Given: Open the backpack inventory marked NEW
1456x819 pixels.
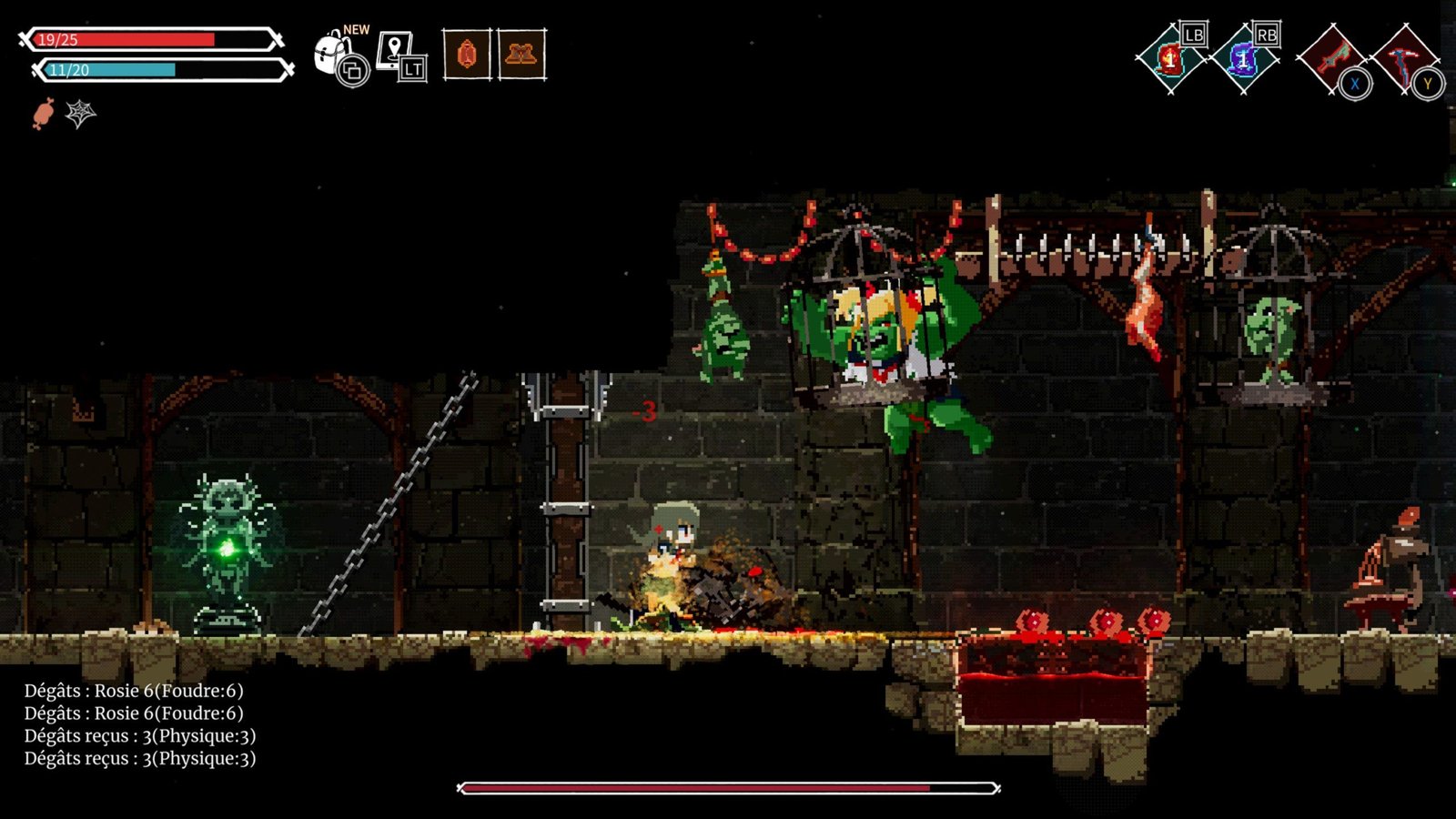Looking at the screenshot, I should [x=335, y=55].
